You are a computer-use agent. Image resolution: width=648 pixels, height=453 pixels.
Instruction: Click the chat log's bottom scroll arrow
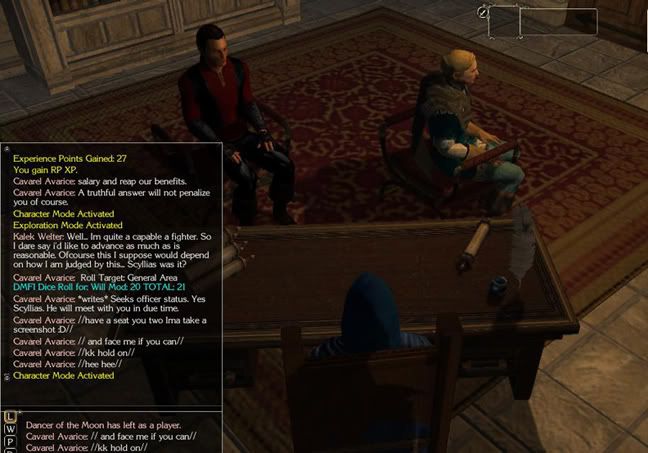[x=8, y=376]
